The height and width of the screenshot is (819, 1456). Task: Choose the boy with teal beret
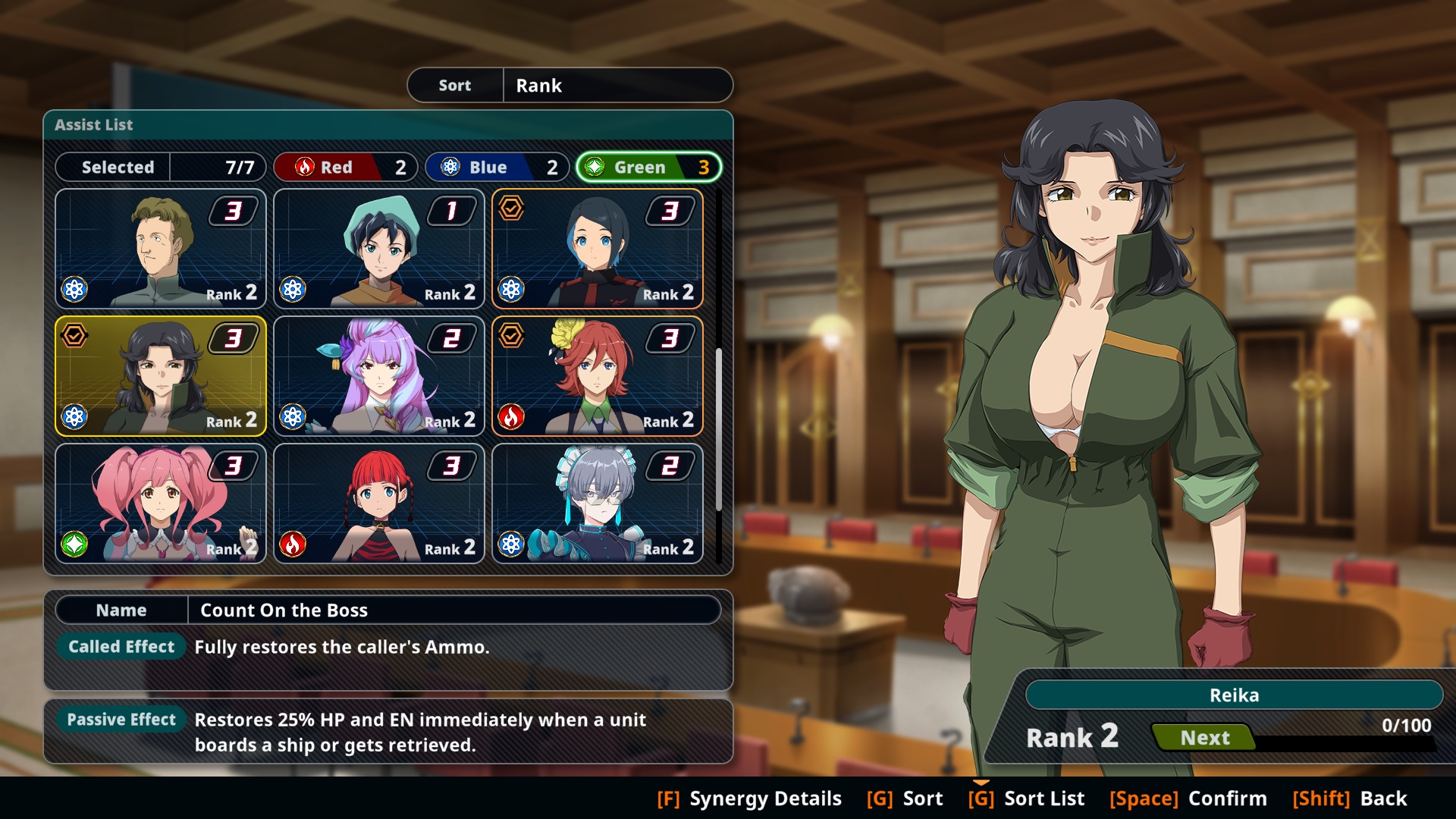tap(379, 249)
